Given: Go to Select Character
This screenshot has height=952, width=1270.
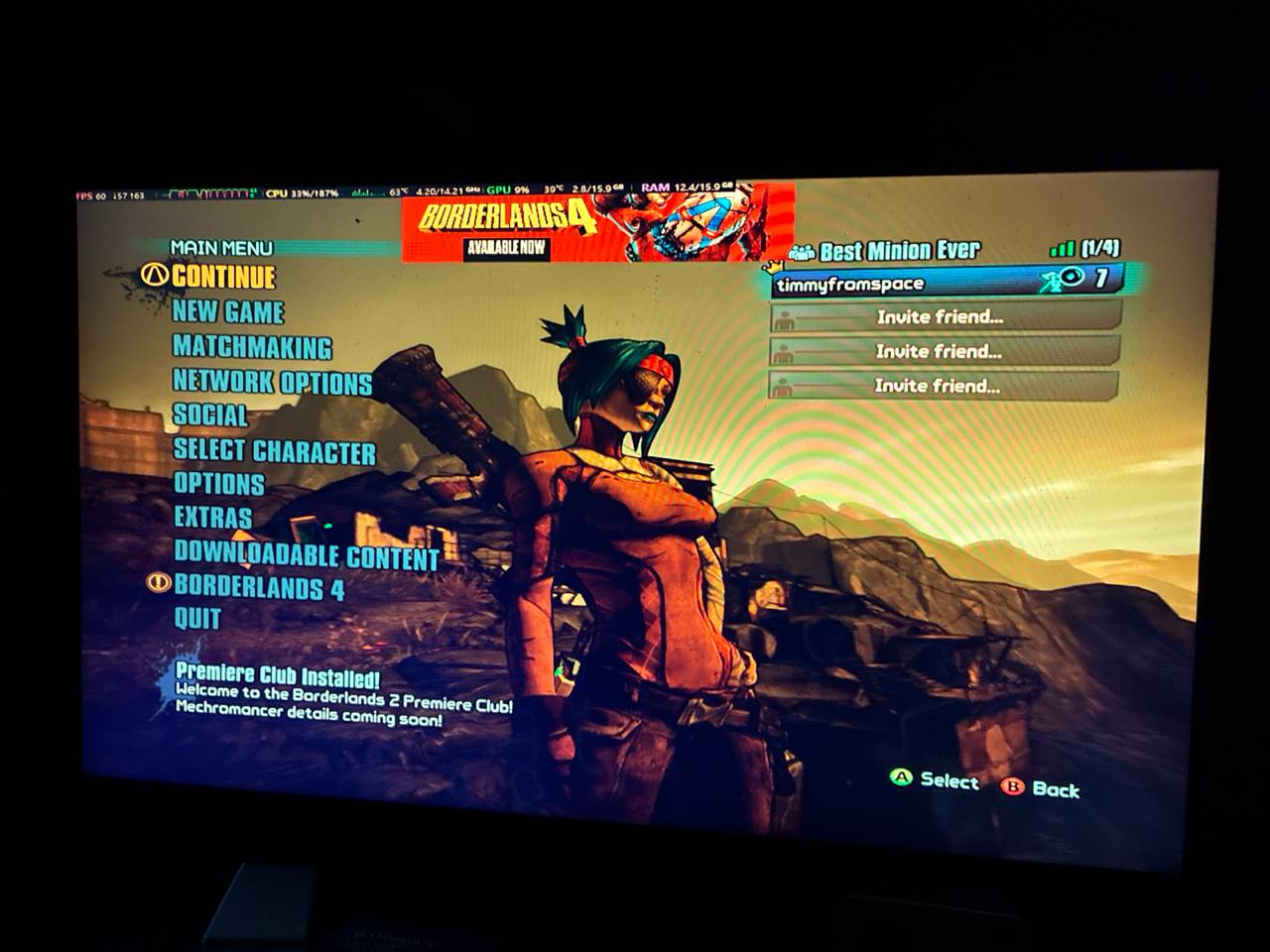Looking at the screenshot, I should pos(275,451).
